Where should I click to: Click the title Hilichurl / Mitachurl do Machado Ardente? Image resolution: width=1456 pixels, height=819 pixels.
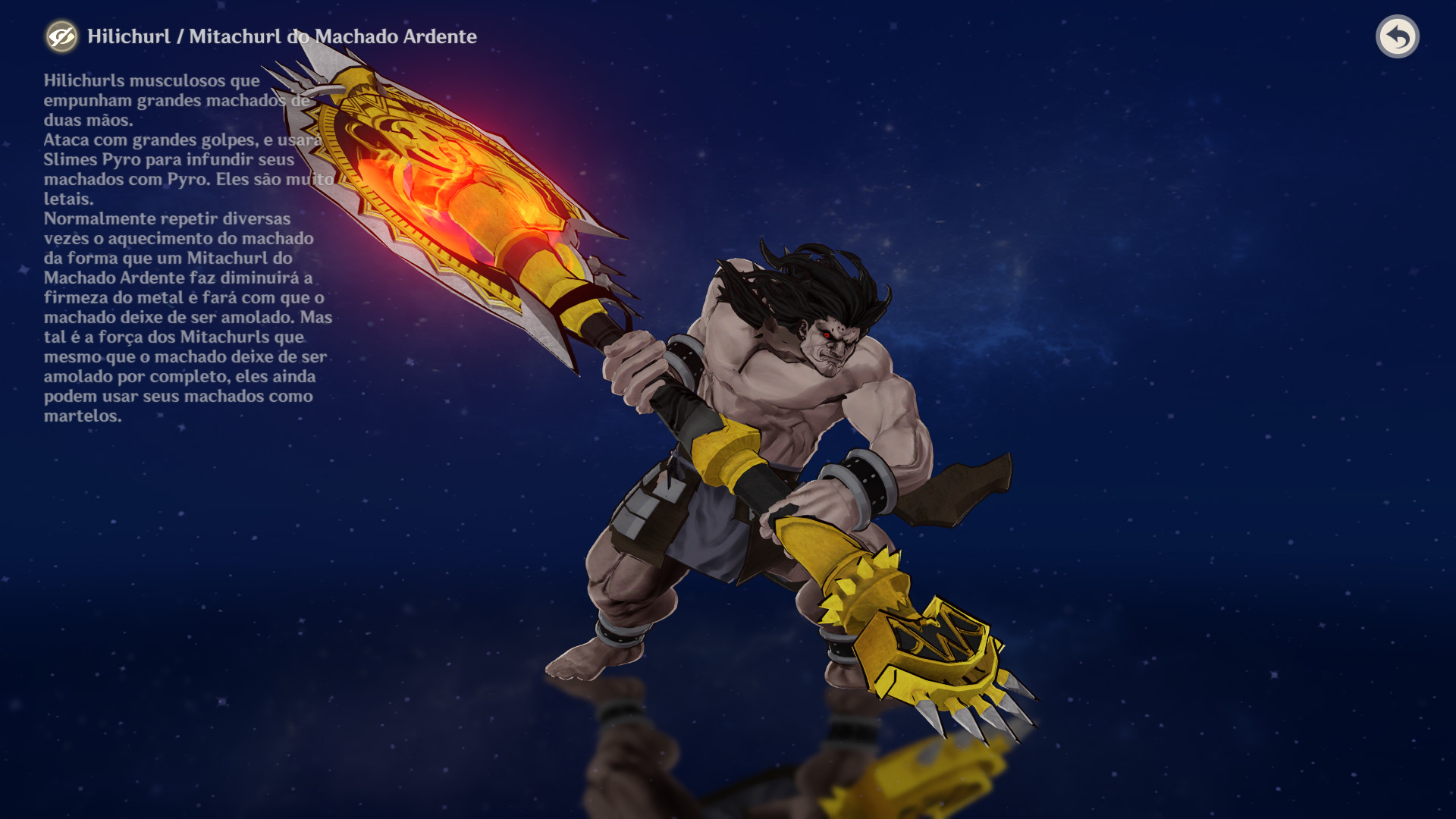[281, 36]
